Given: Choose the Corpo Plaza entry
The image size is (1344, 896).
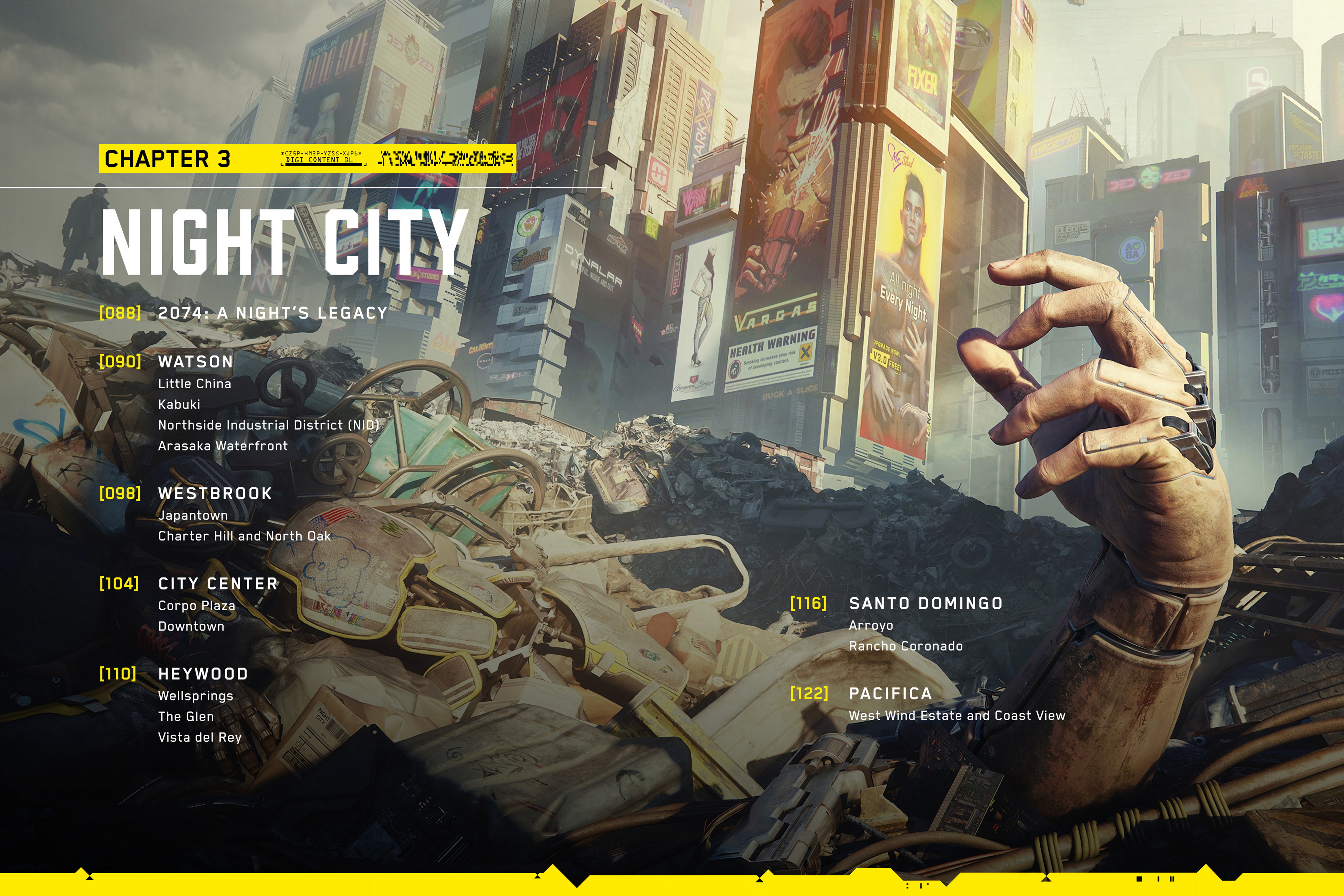Looking at the screenshot, I should pos(197,606).
